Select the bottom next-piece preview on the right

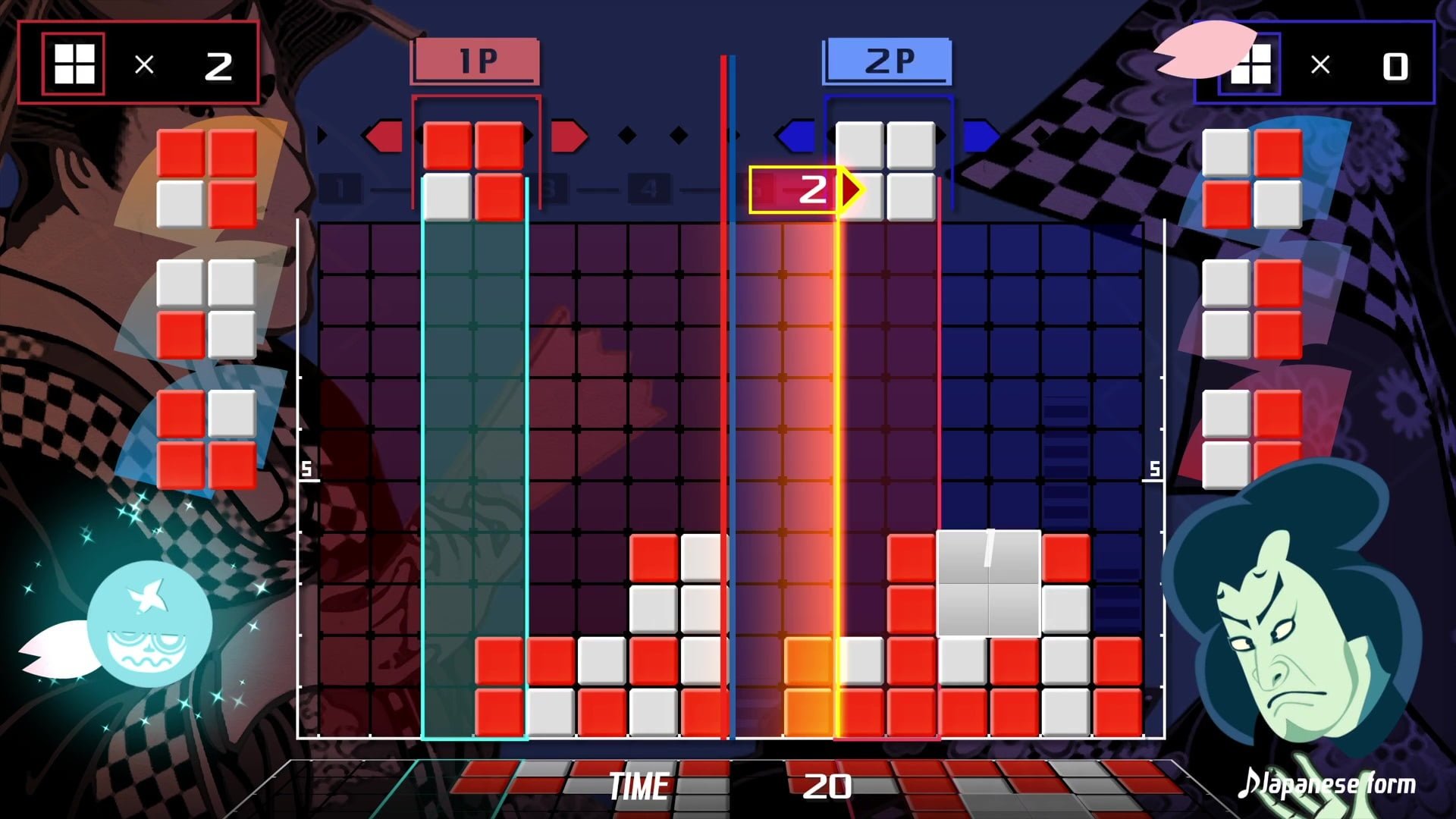click(1251, 440)
